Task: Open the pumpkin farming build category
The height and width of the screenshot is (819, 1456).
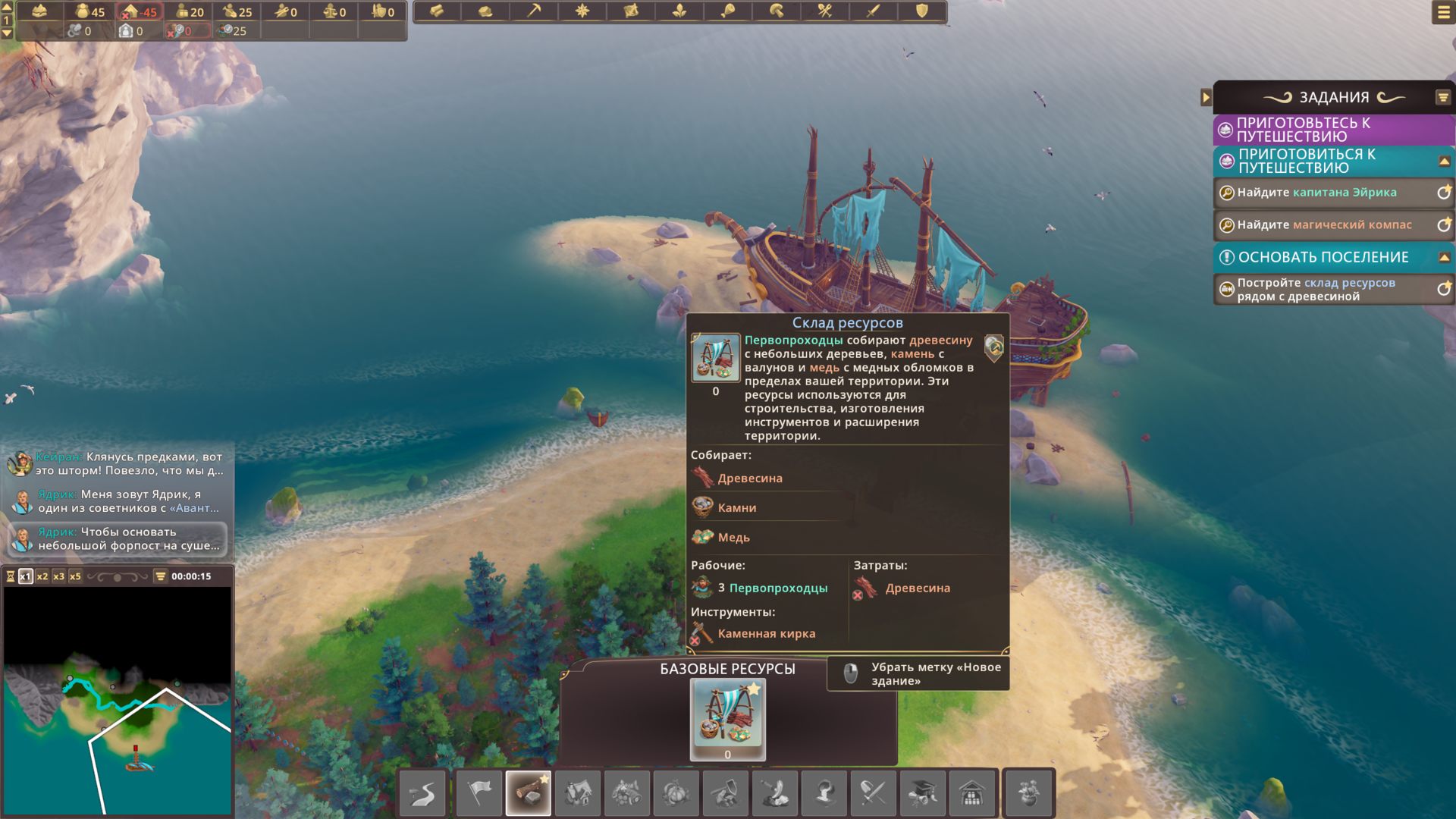Action: pyautogui.click(x=676, y=793)
